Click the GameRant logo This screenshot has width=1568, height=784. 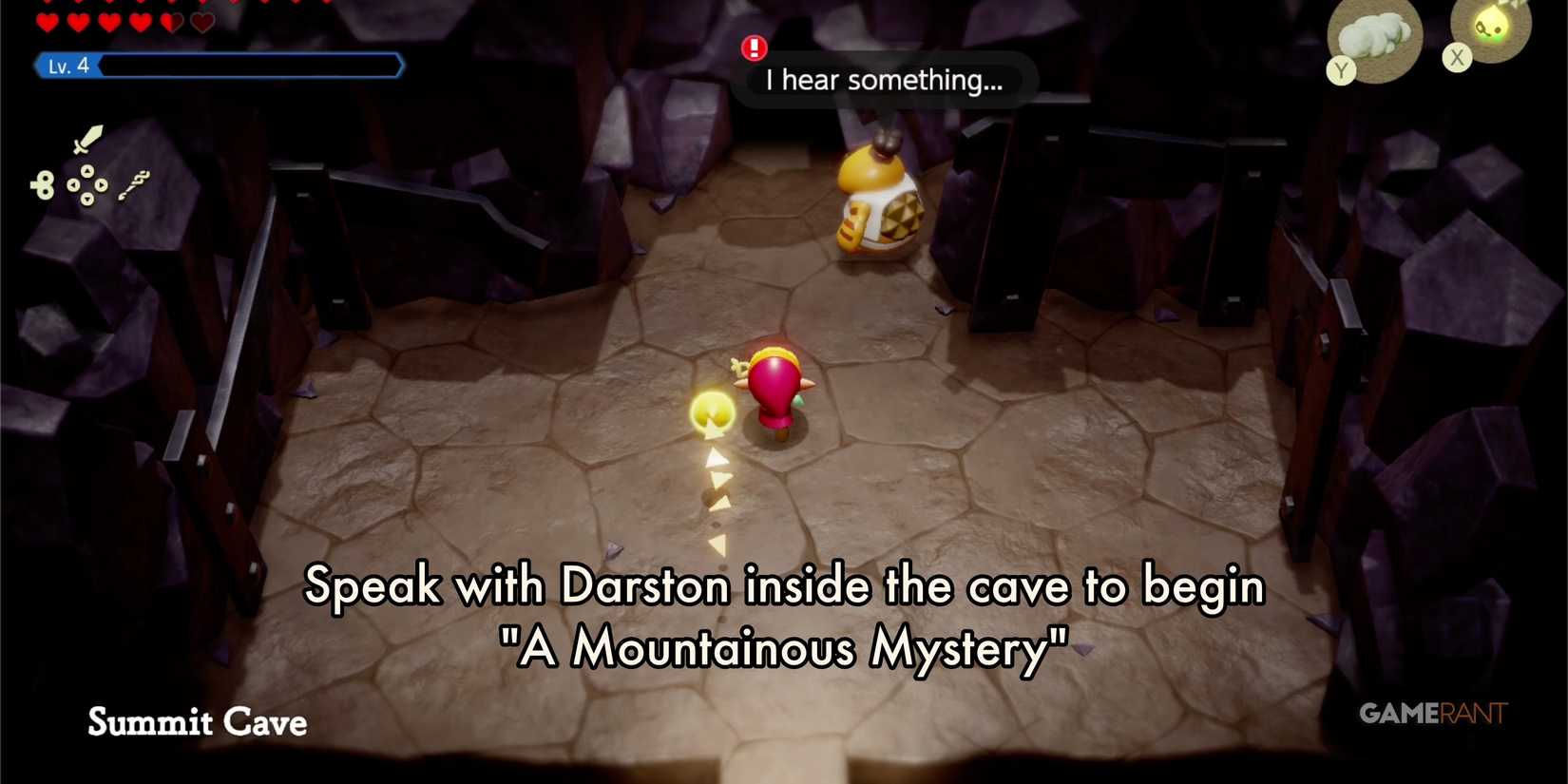[1433, 714]
